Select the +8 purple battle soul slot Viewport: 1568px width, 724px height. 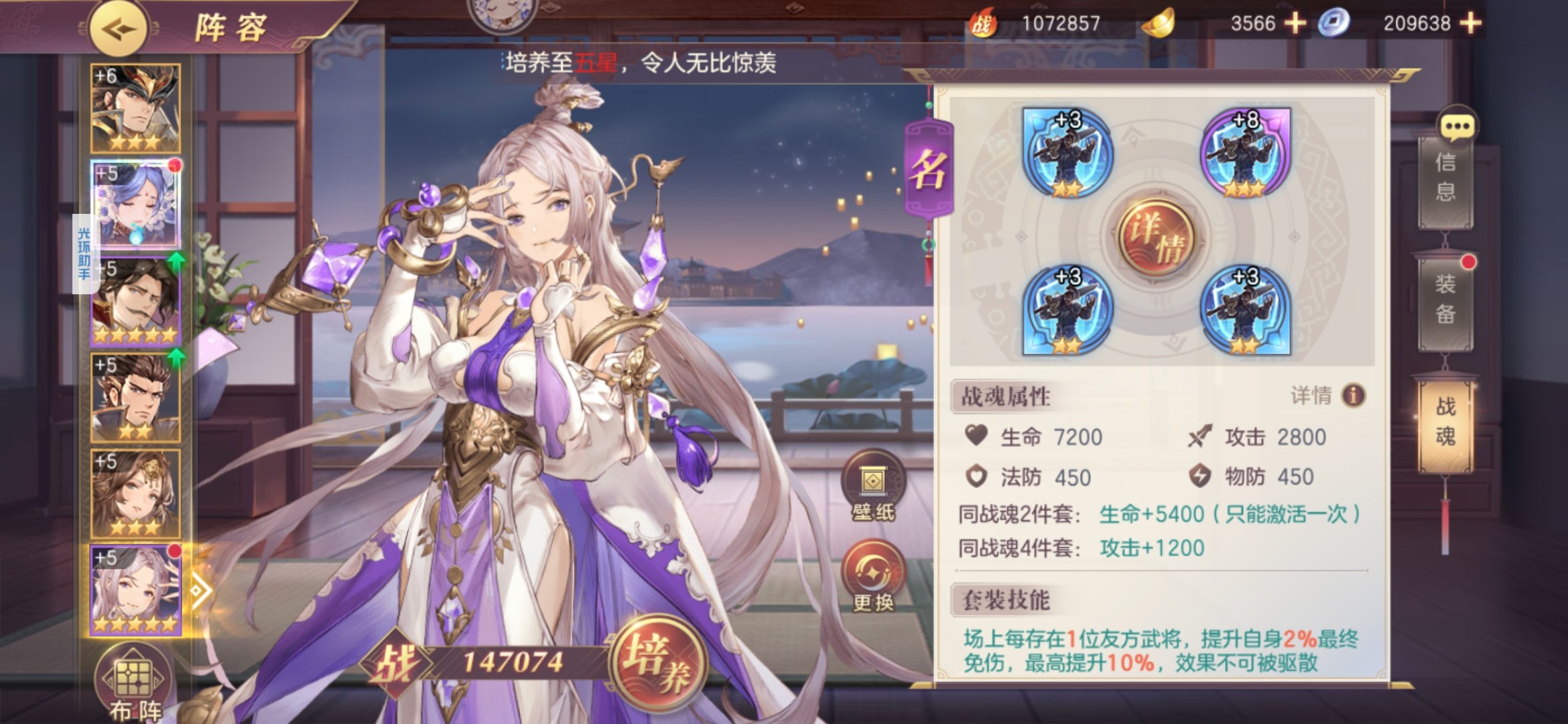tap(1245, 154)
